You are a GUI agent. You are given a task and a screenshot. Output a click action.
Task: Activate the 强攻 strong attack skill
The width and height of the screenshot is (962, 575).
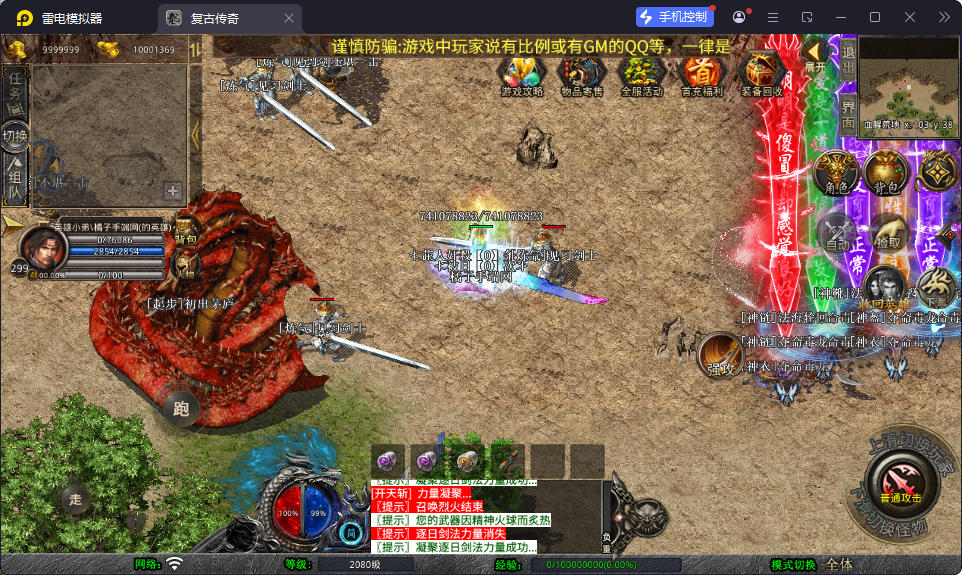point(719,355)
